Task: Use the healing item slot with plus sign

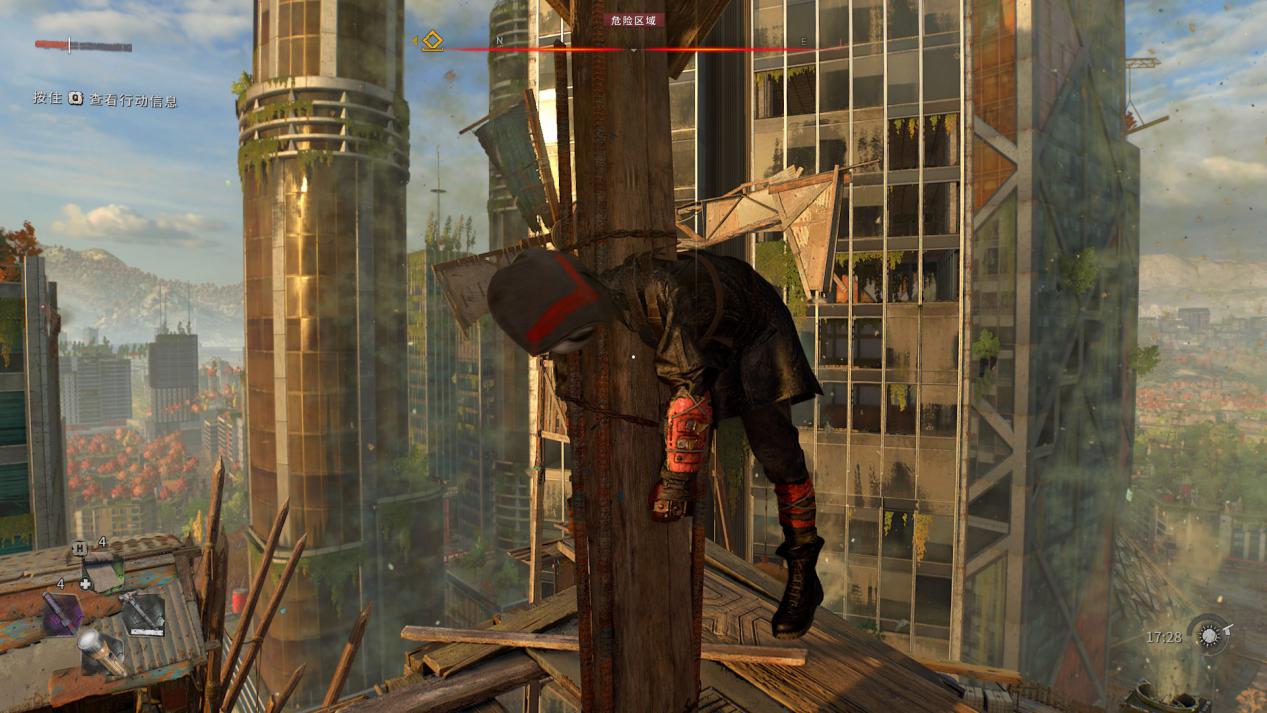Action: point(103,573)
